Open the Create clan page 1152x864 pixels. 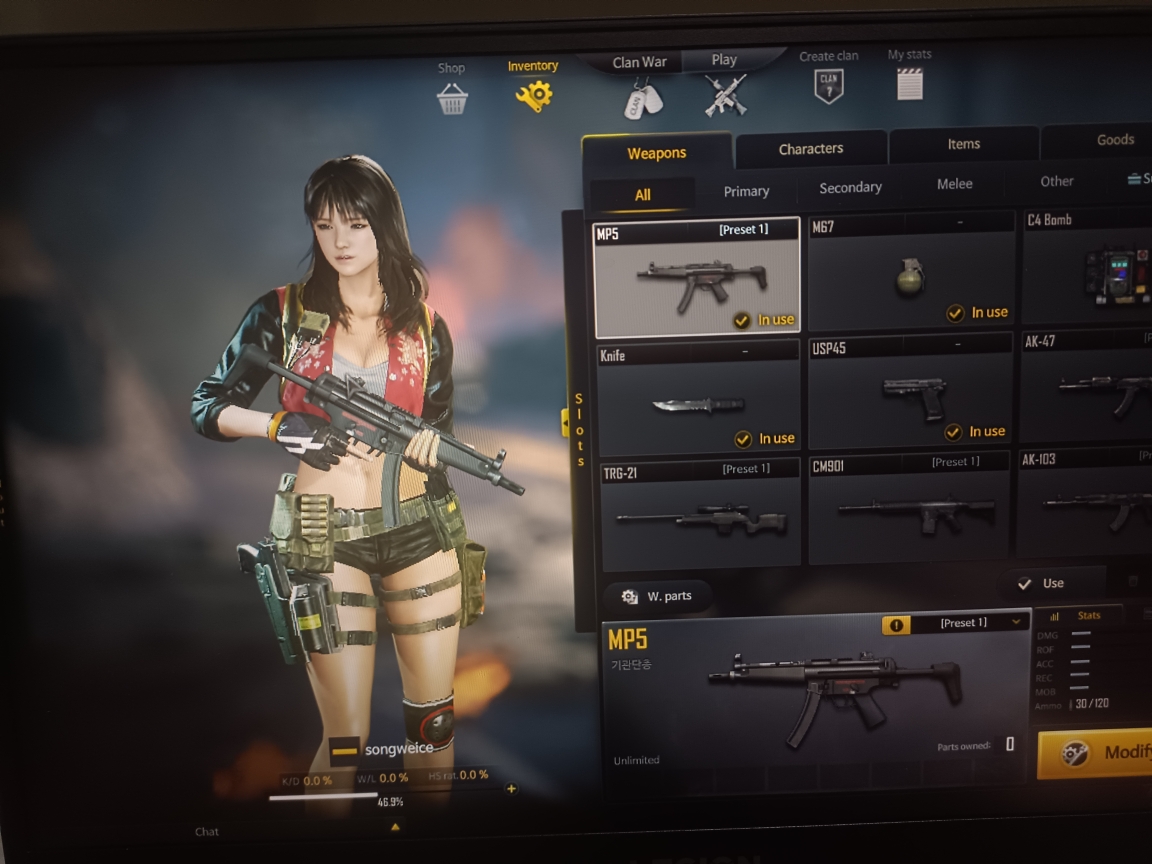pos(828,78)
